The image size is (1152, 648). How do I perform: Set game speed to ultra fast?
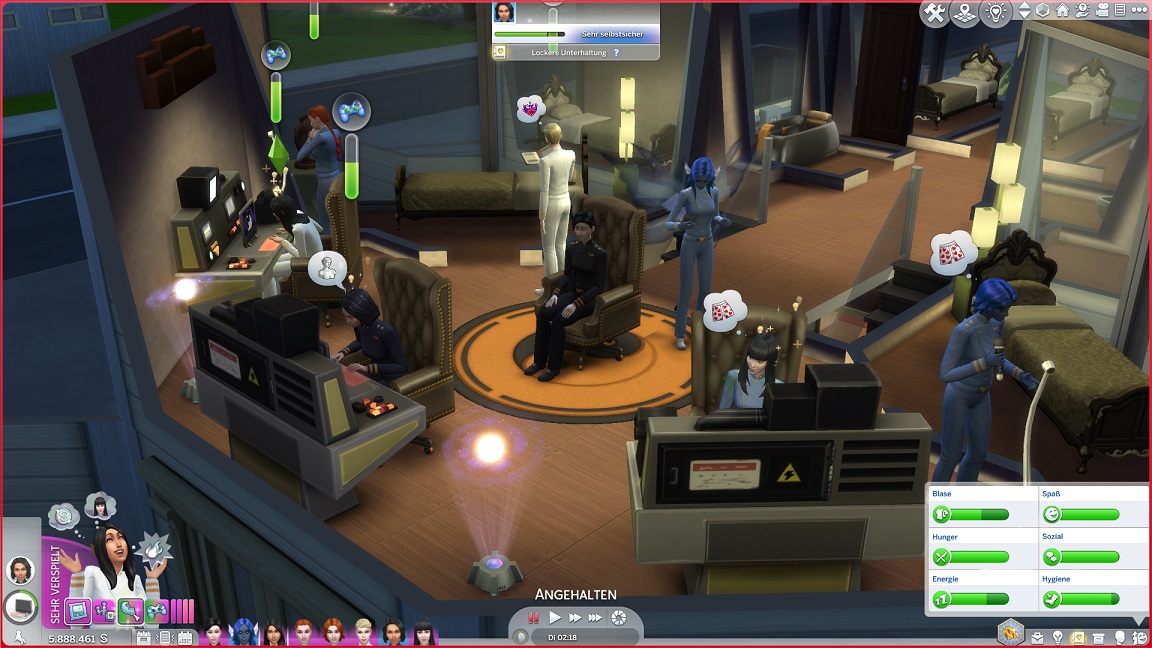(x=596, y=618)
